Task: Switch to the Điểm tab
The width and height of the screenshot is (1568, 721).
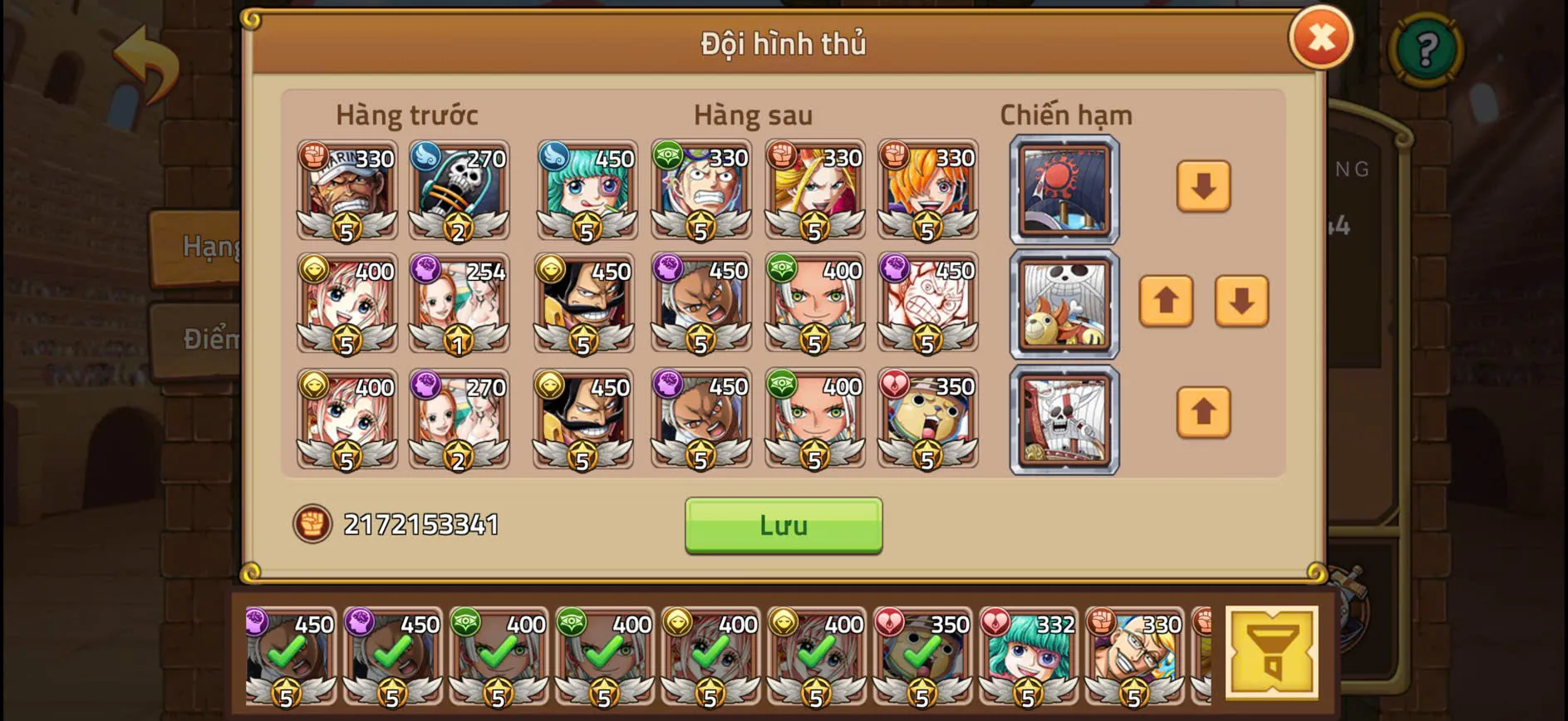Action: [x=208, y=339]
